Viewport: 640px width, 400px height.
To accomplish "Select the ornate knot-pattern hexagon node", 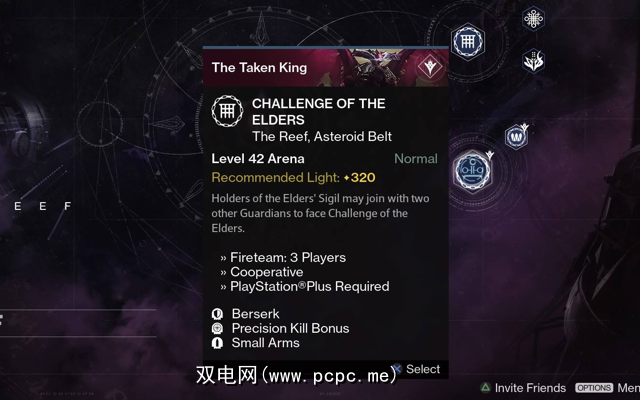I will (x=533, y=19).
